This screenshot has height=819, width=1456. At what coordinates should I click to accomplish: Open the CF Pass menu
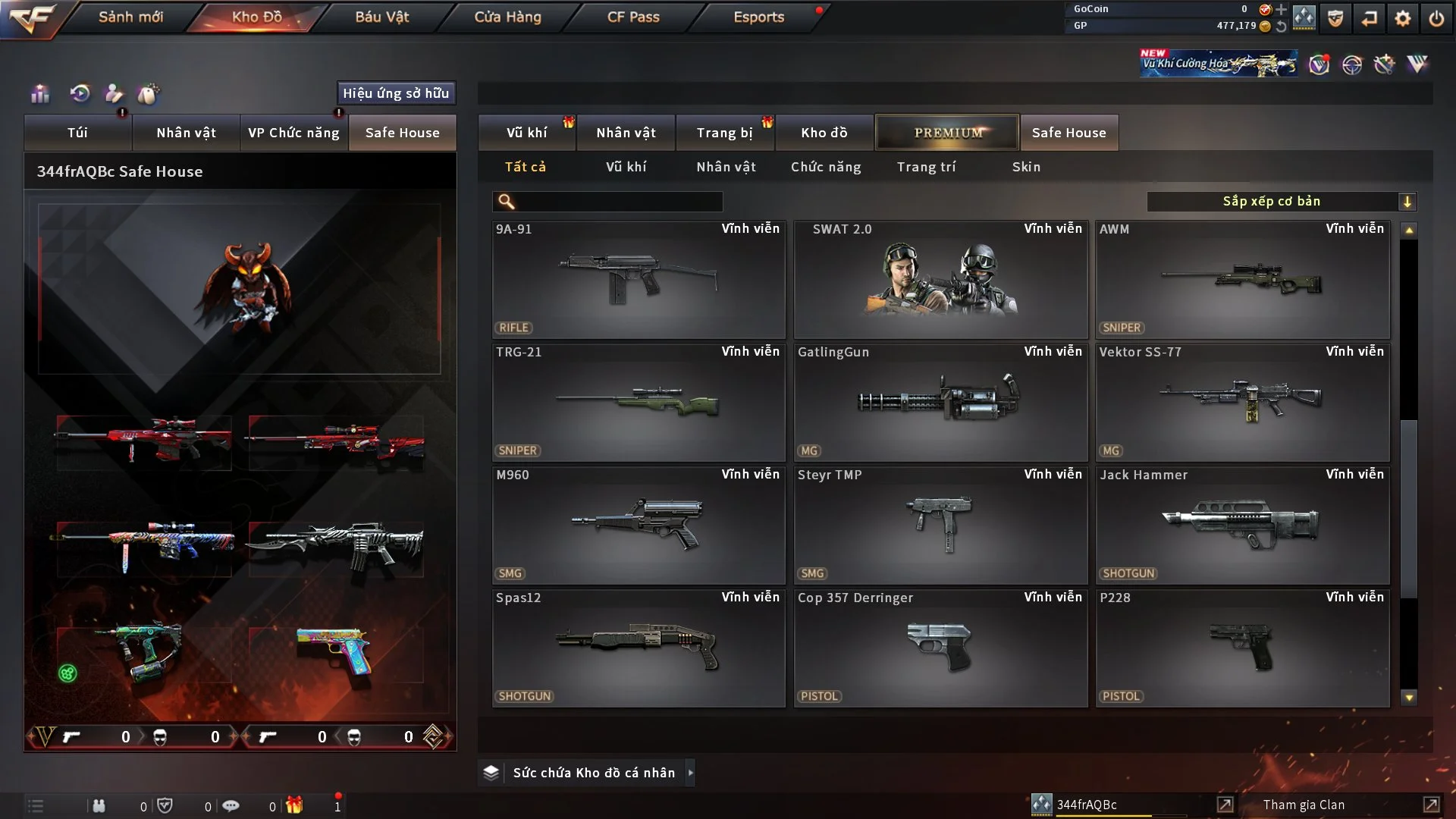(x=633, y=17)
